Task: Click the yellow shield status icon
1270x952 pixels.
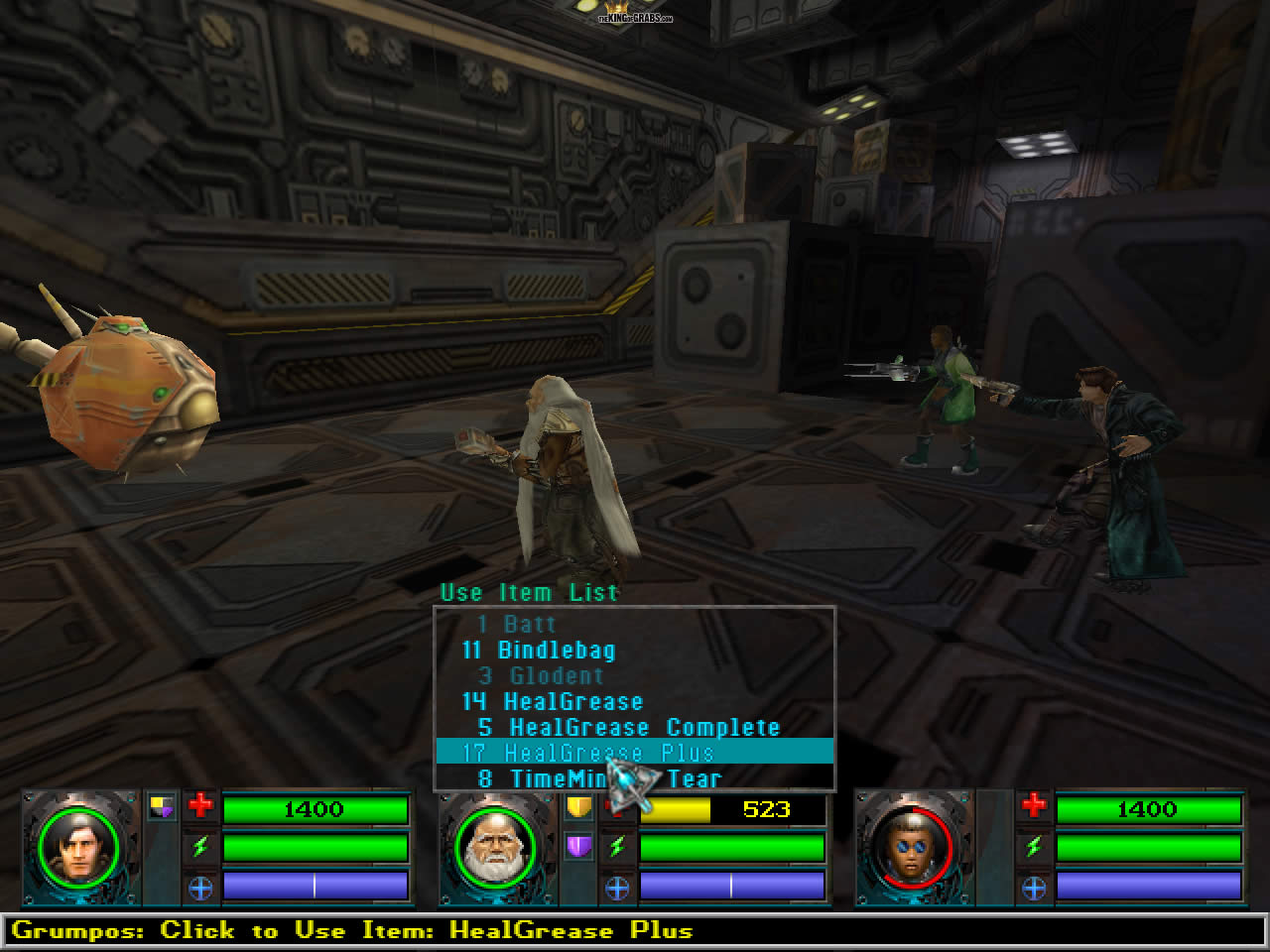Action: [x=578, y=807]
